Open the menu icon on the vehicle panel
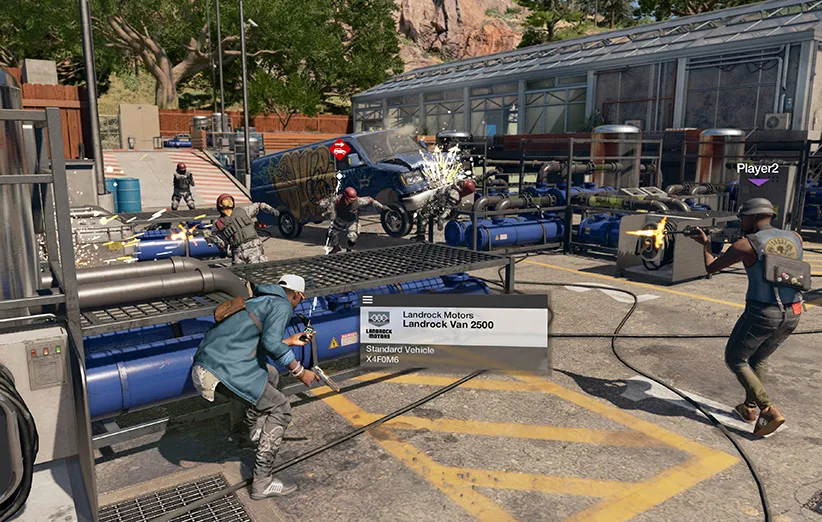 368,299
